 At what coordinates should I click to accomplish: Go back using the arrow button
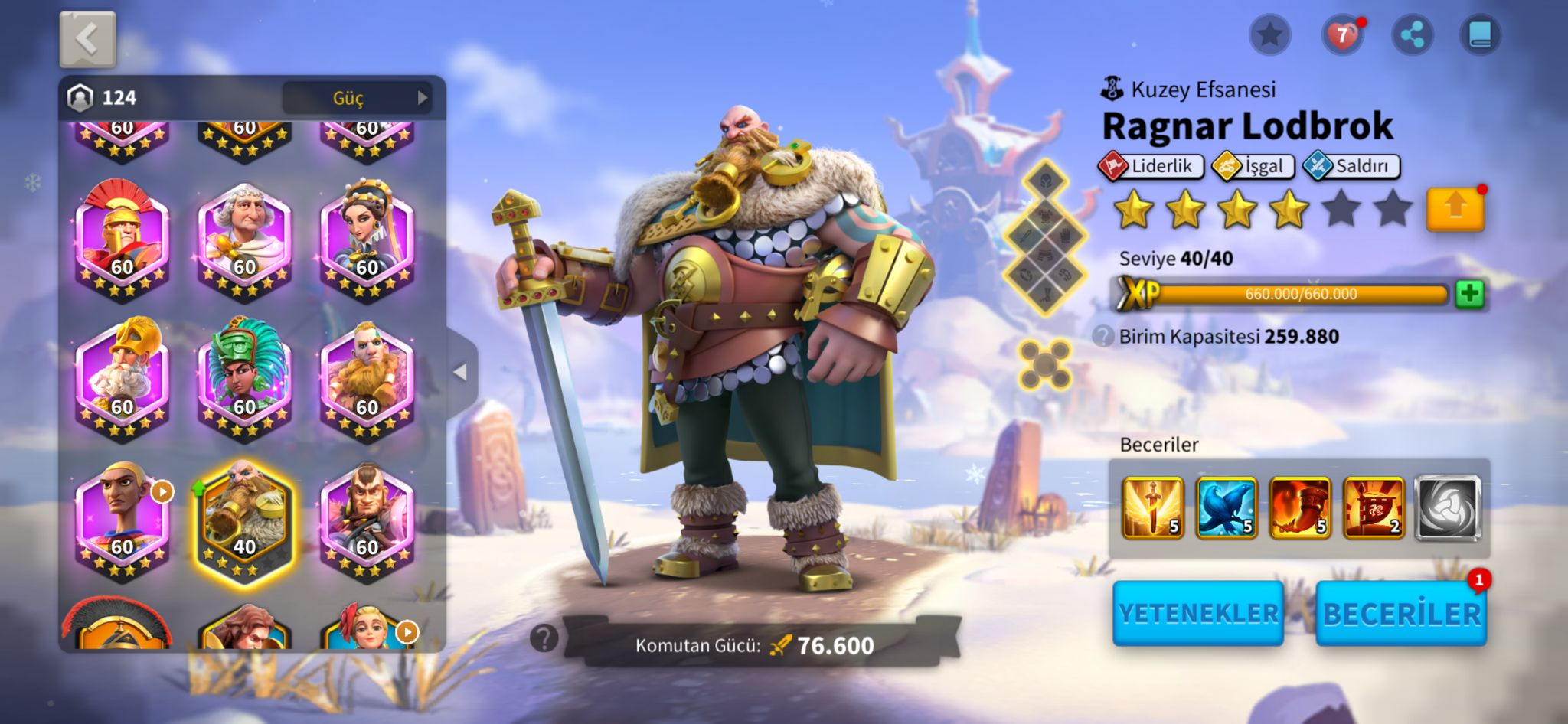[87, 39]
